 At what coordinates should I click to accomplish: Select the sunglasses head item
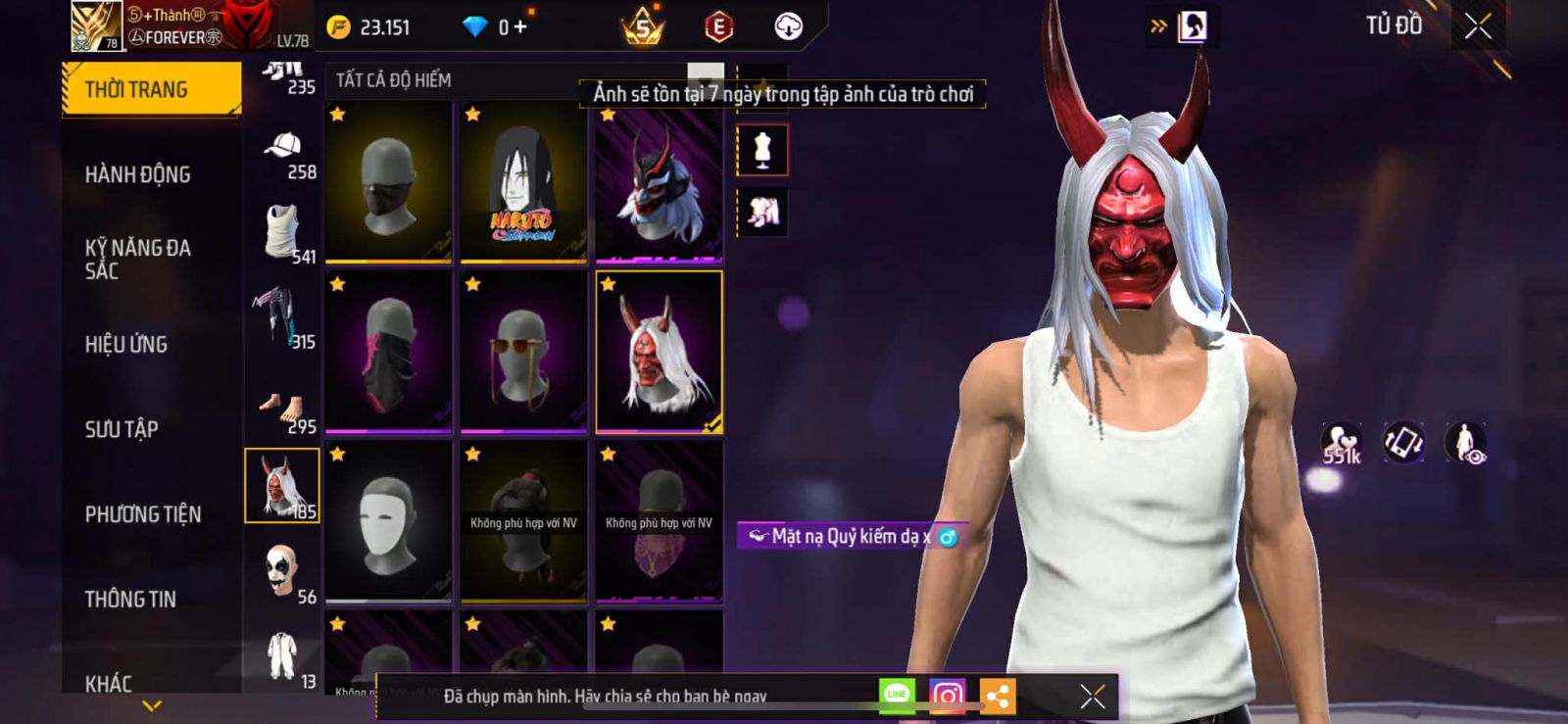[x=523, y=352]
